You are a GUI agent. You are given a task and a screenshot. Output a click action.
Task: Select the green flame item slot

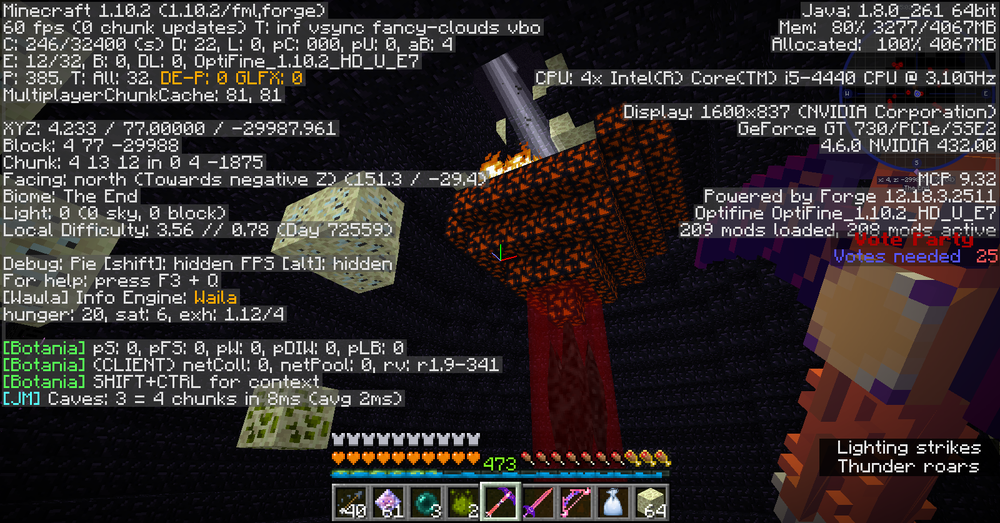pyautogui.click(x=460, y=501)
